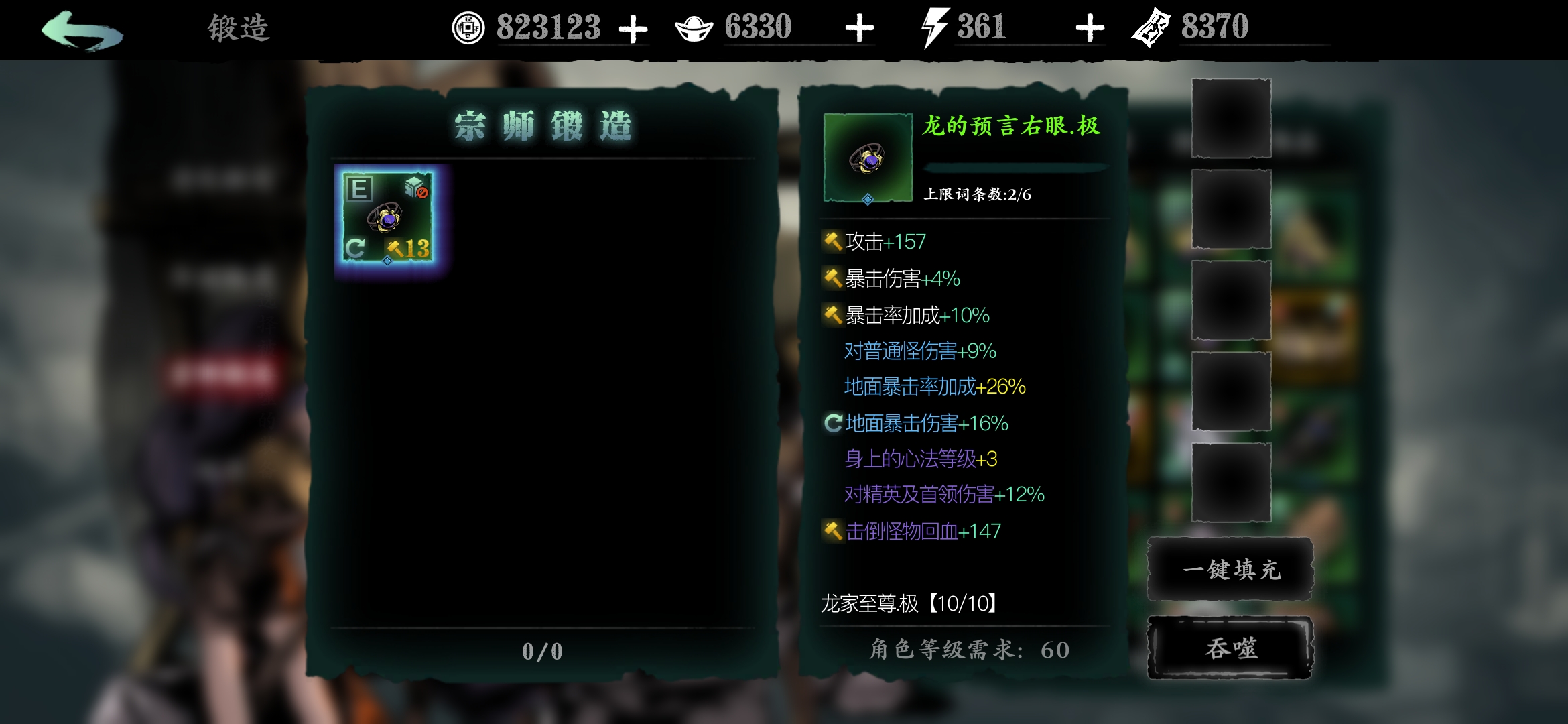
Task: Click the lightning energy icon
Action: click(x=934, y=27)
